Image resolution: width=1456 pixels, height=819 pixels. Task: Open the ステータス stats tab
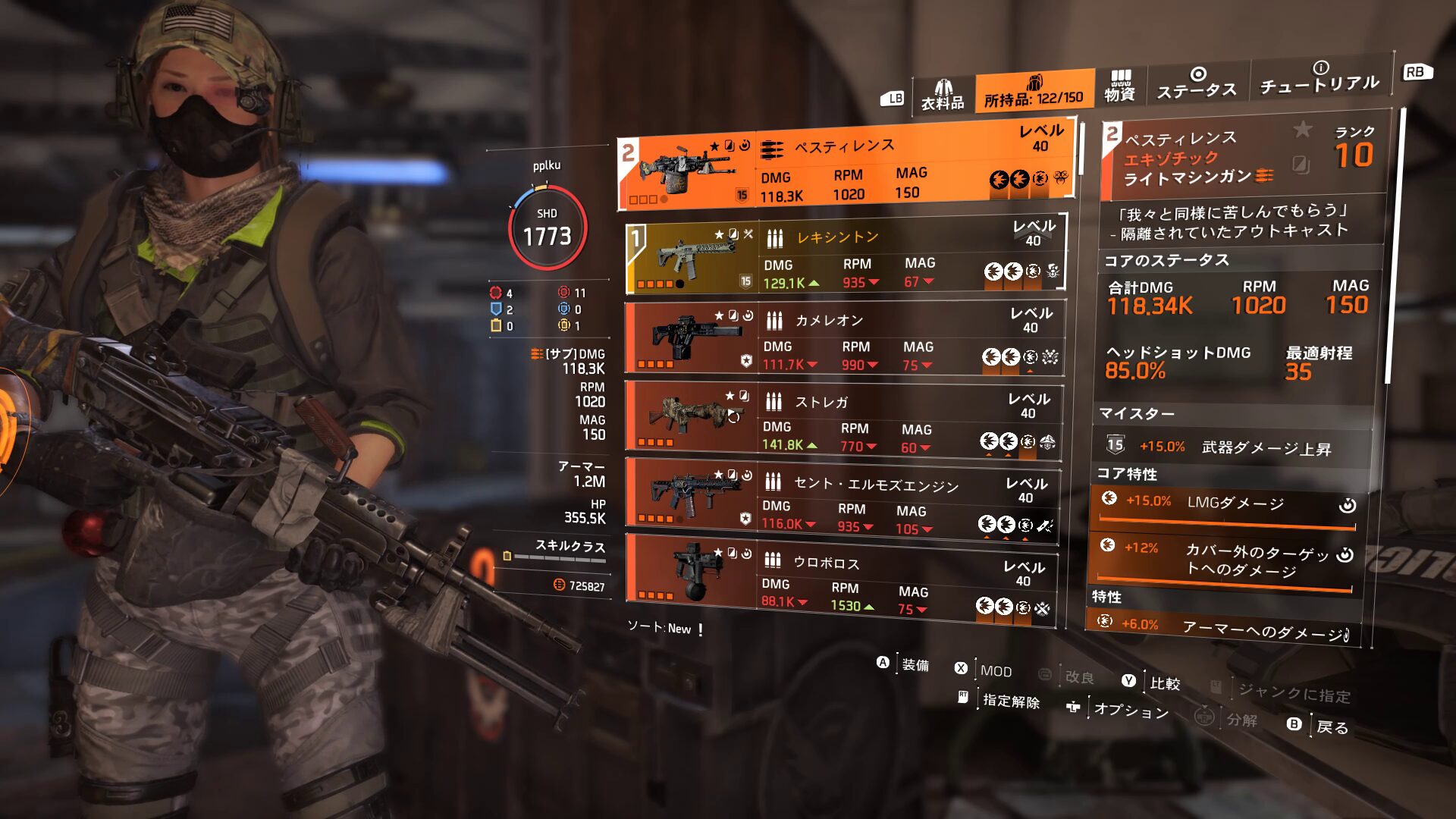point(1196,83)
